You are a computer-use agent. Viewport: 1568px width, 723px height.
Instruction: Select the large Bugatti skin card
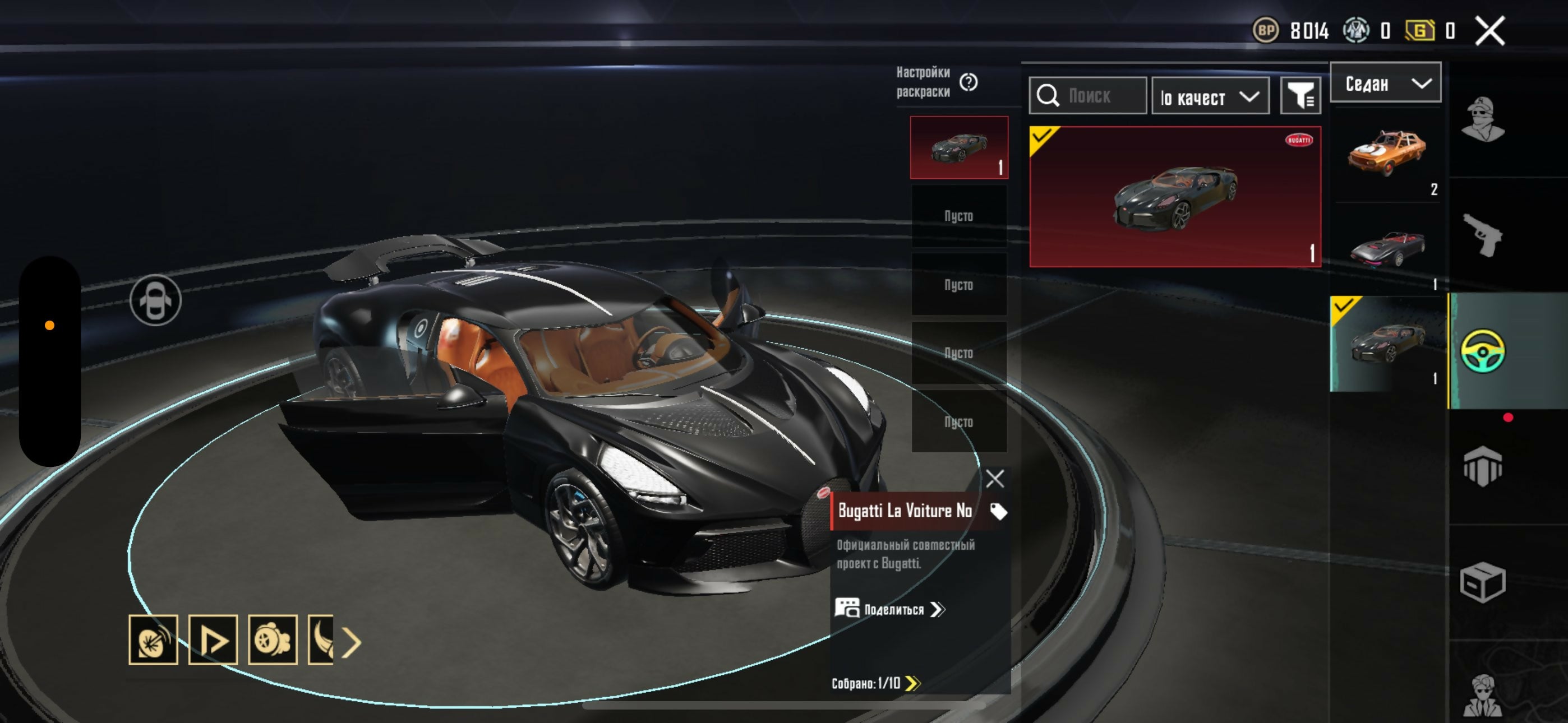(1174, 197)
